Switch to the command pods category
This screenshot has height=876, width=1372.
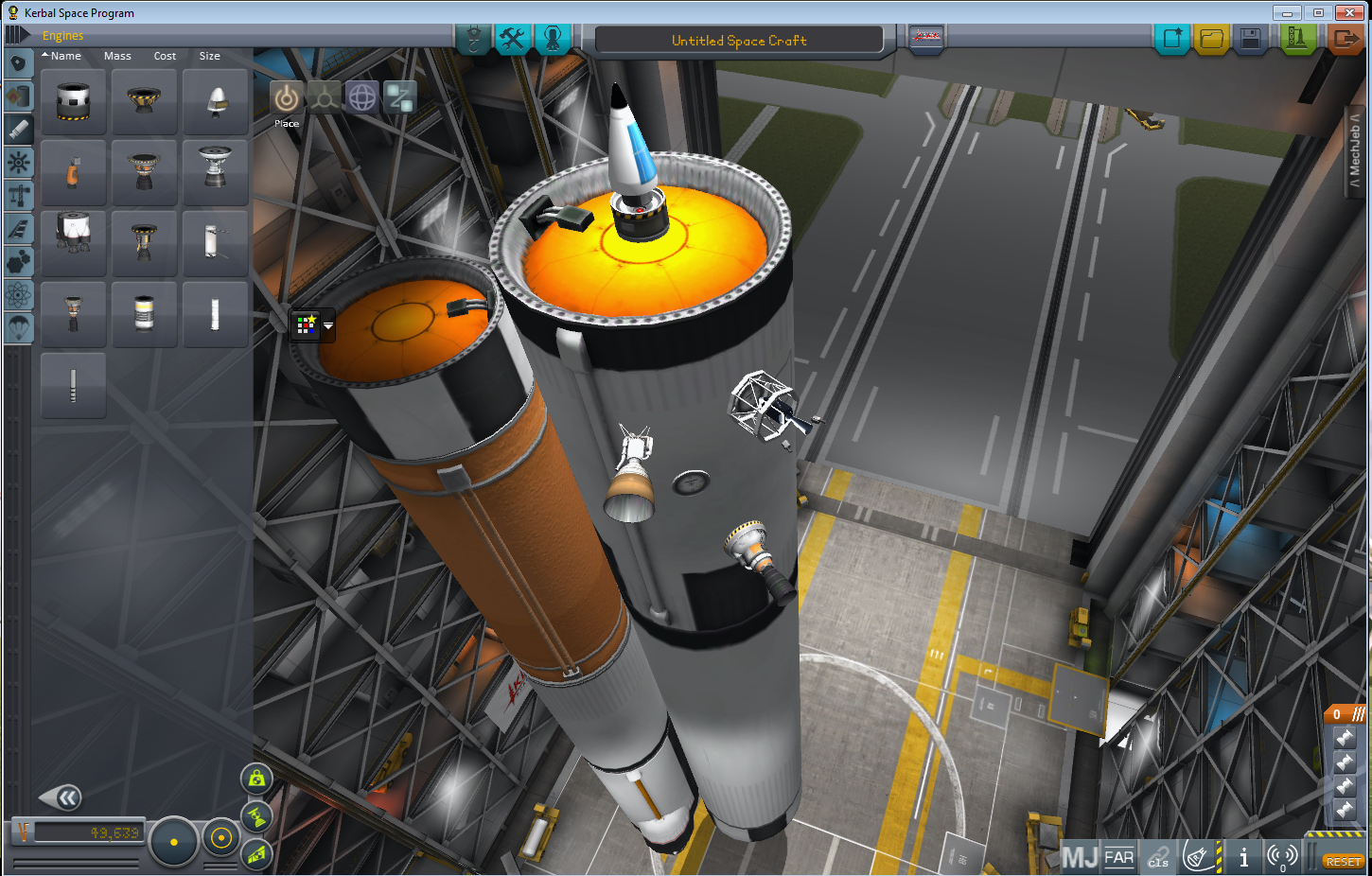pos(18,63)
